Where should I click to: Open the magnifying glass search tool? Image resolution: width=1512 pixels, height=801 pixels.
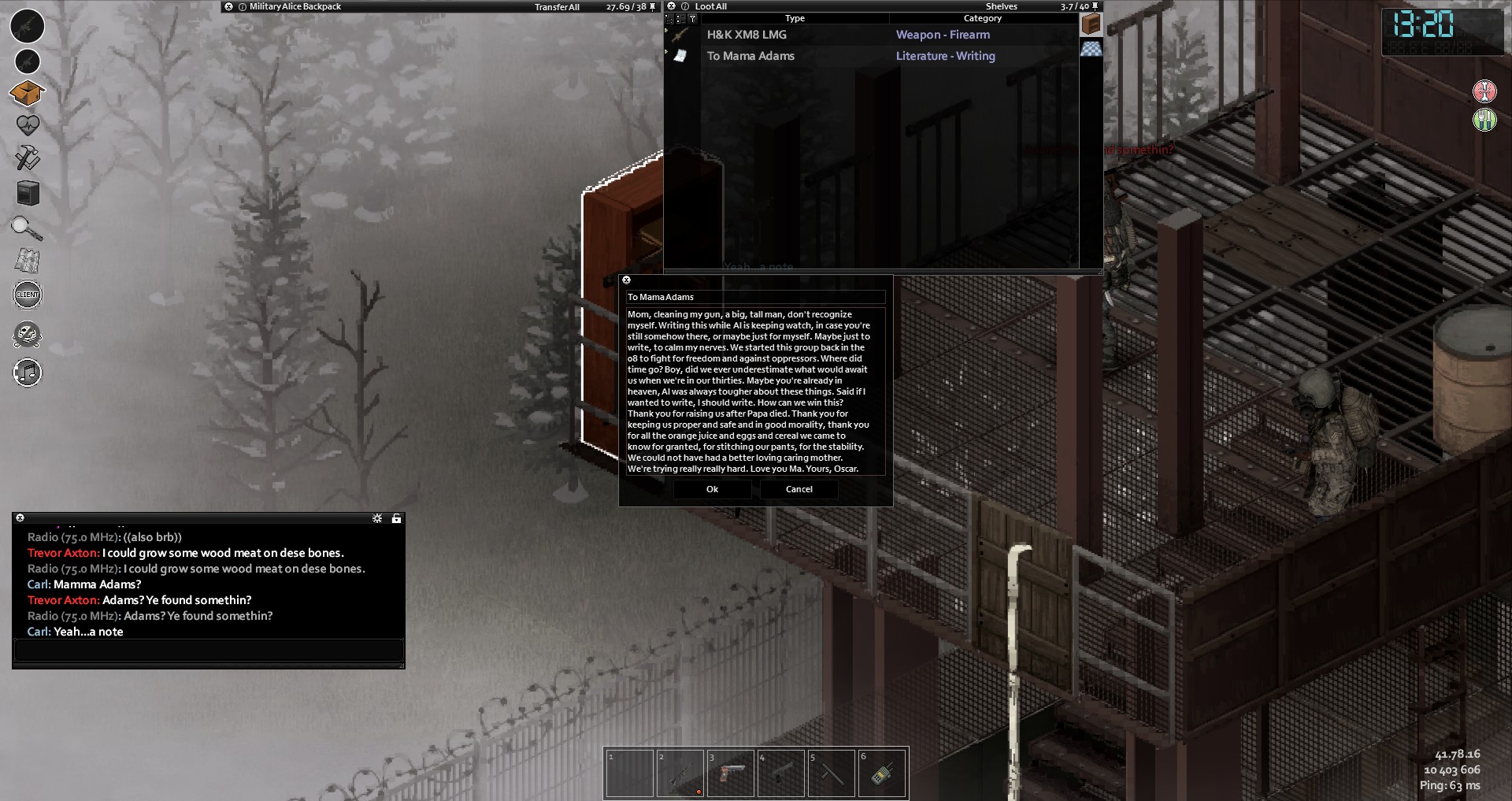(27, 228)
